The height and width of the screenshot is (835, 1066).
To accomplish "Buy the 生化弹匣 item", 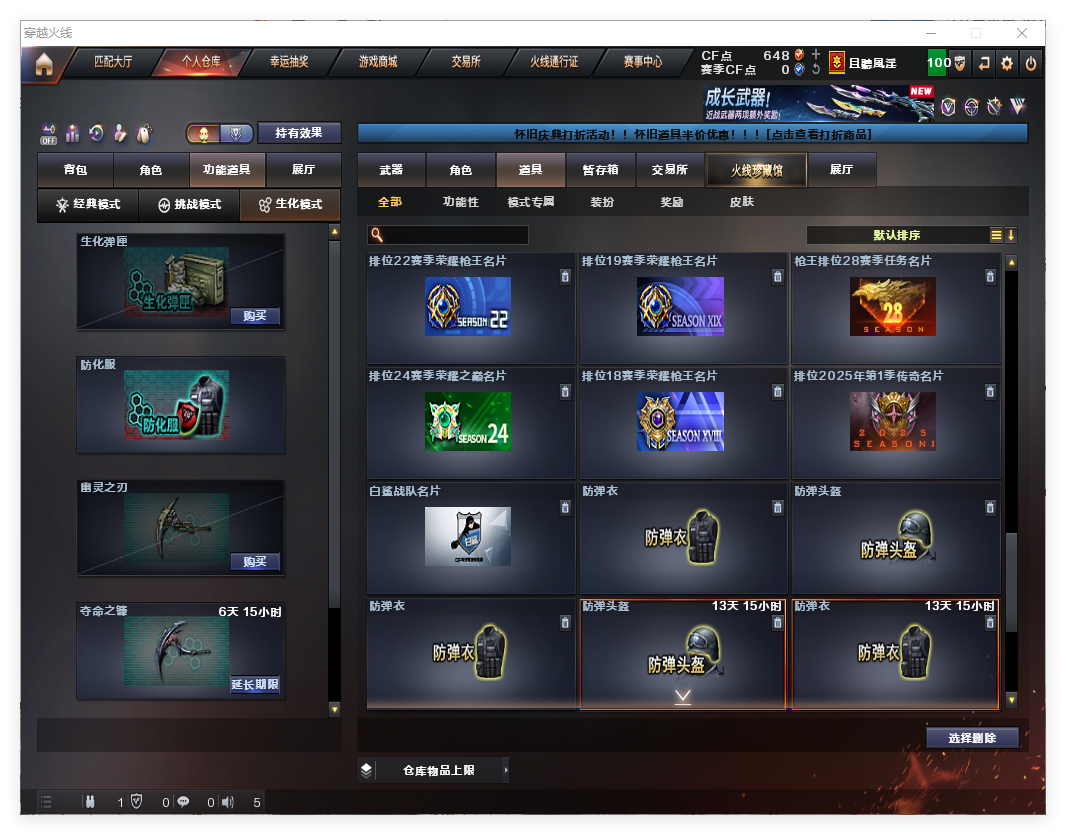I will [254, 316].
